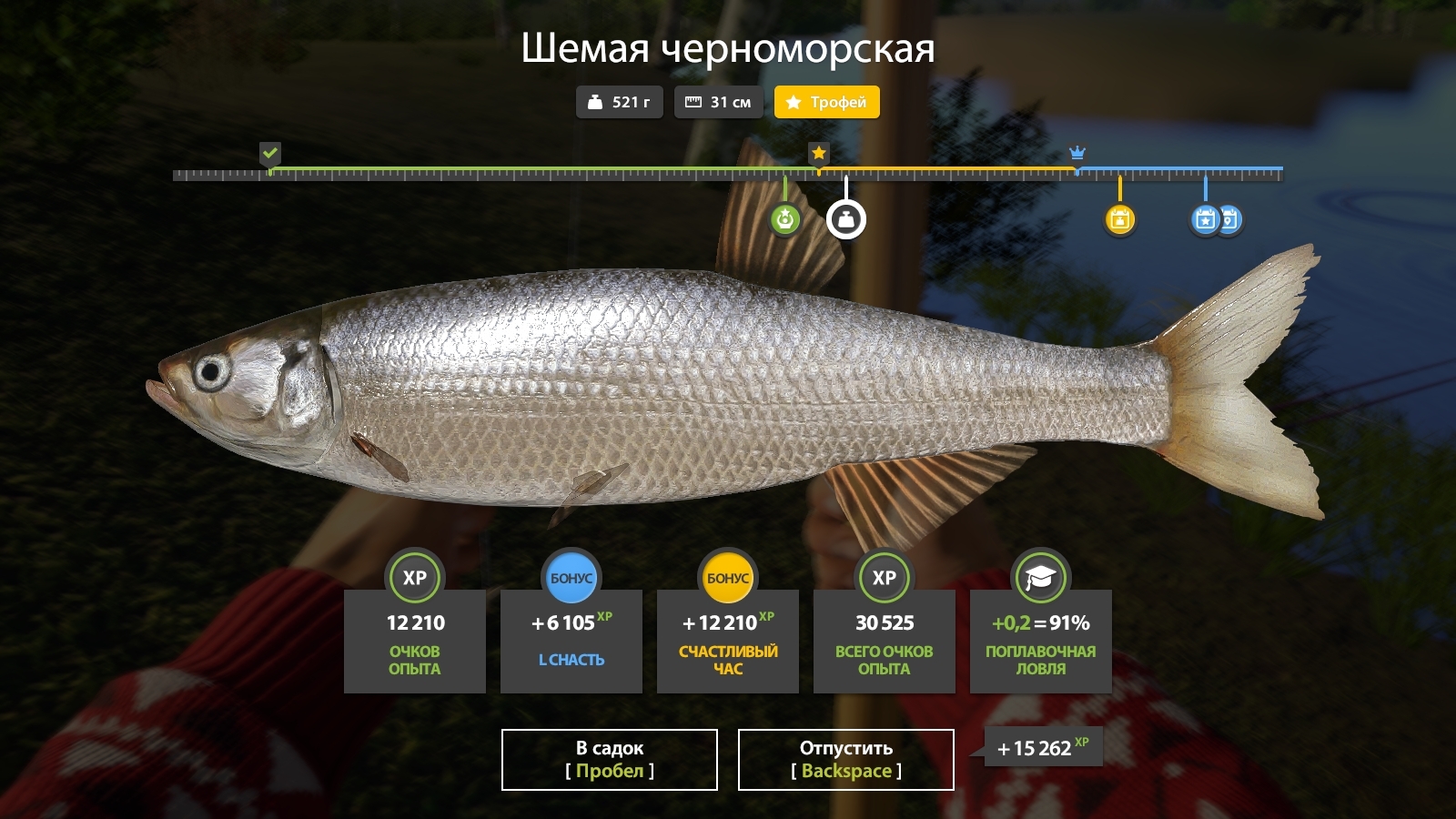Click the ruler icon on the 31 см badge

point(693,102)
